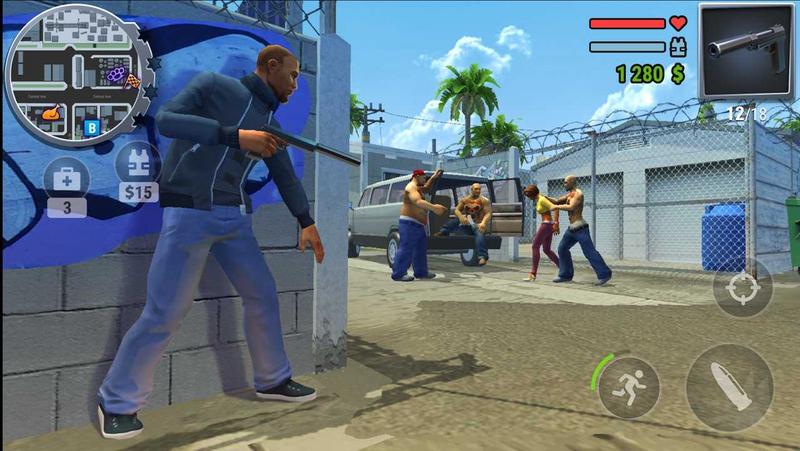Use the medkit button
The height and width of the screenshot is (451, 800).
coord(67,179)
